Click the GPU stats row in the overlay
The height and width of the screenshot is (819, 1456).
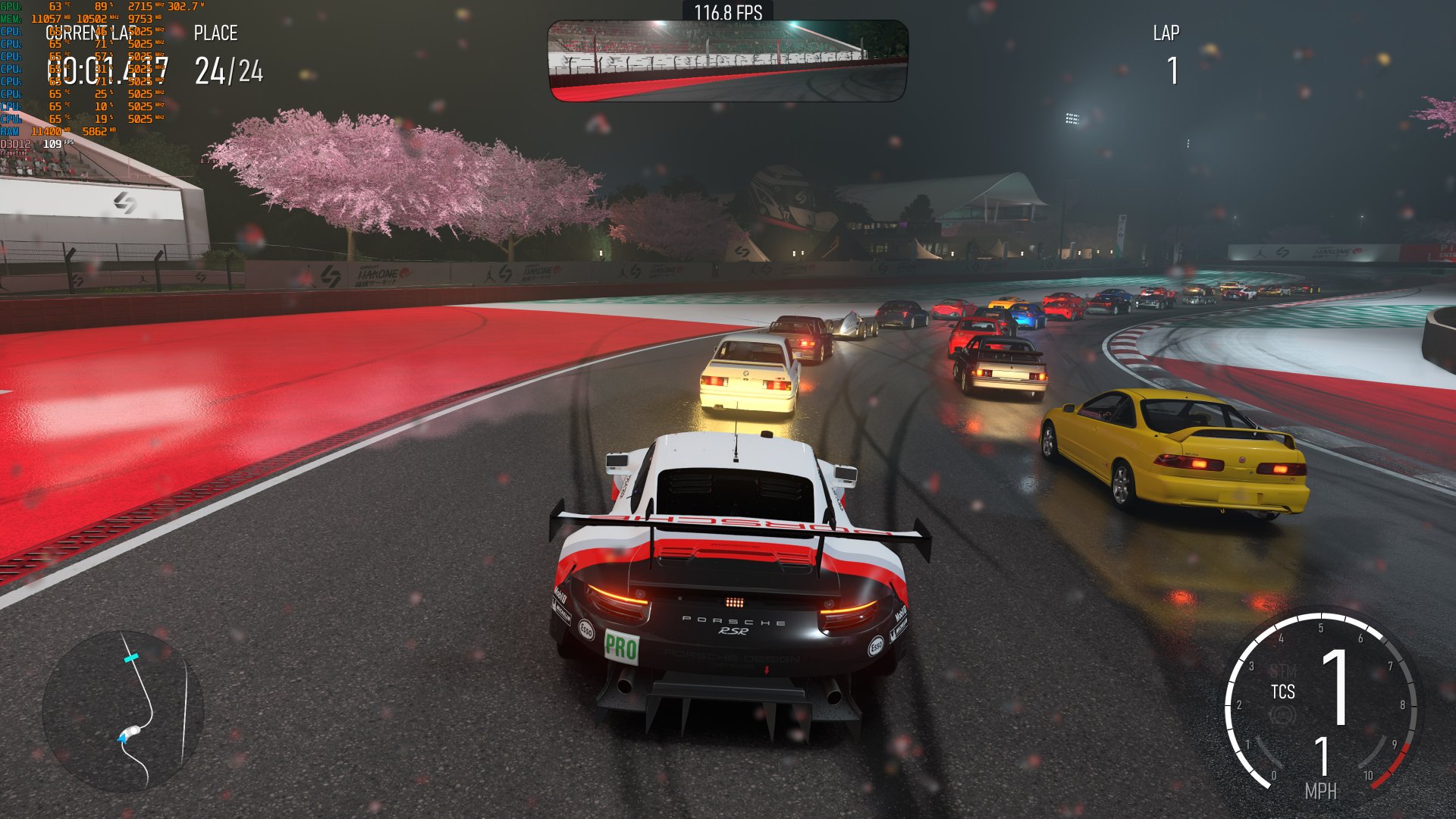point(45,6)
